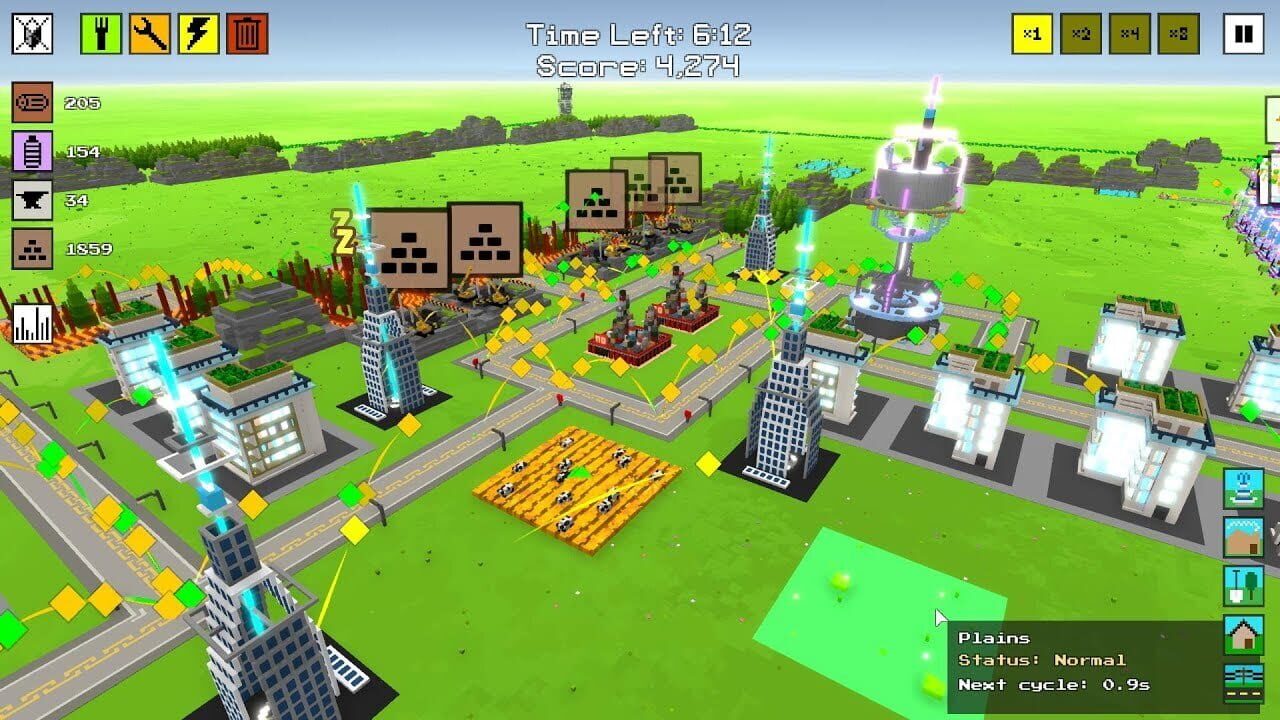This screenshot has height=720, width=1280.
Task: Open the statistics bar chart panel
Action: 33,322
